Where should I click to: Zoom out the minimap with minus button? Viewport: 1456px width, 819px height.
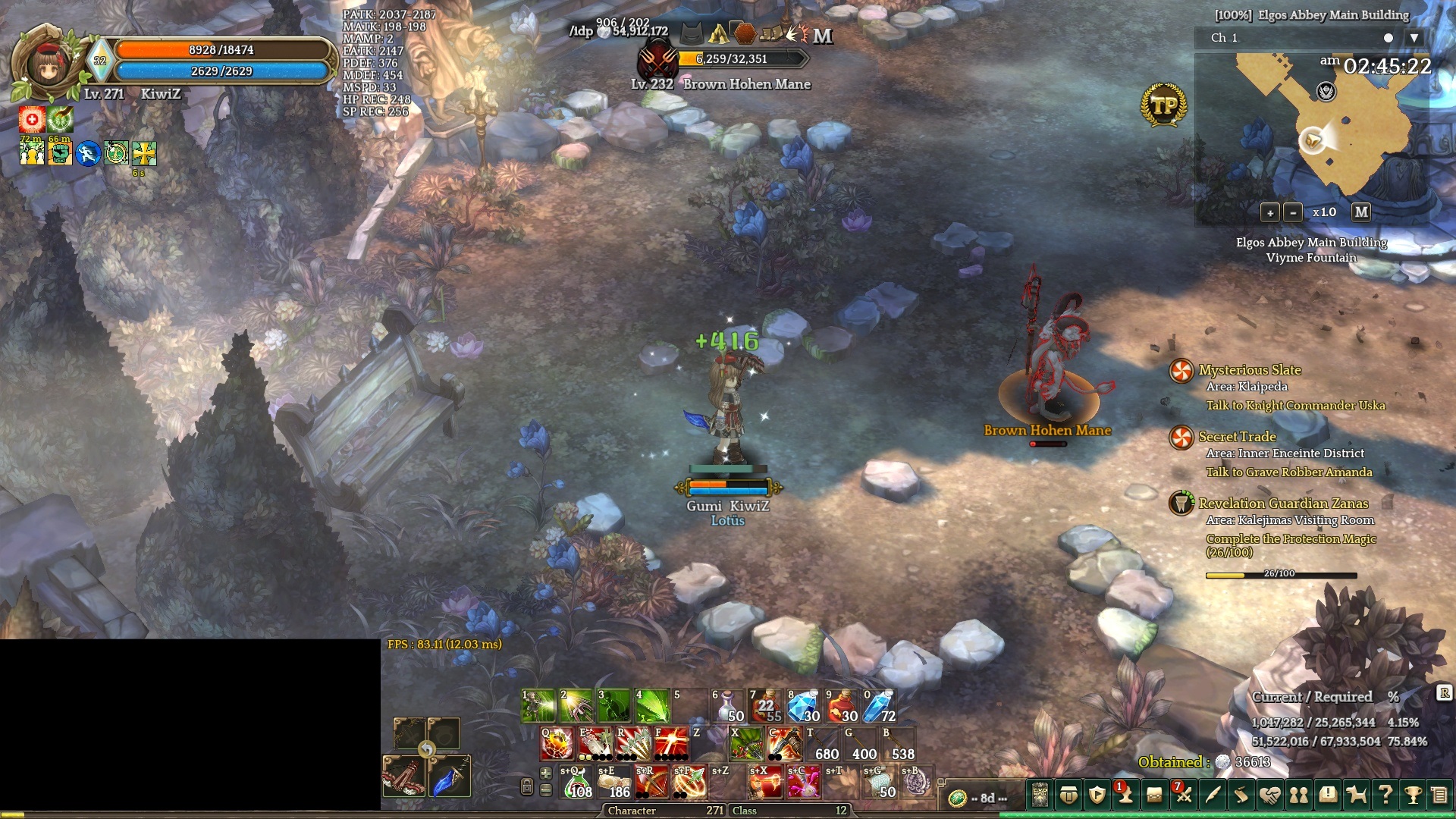[x=1294, y=213]
